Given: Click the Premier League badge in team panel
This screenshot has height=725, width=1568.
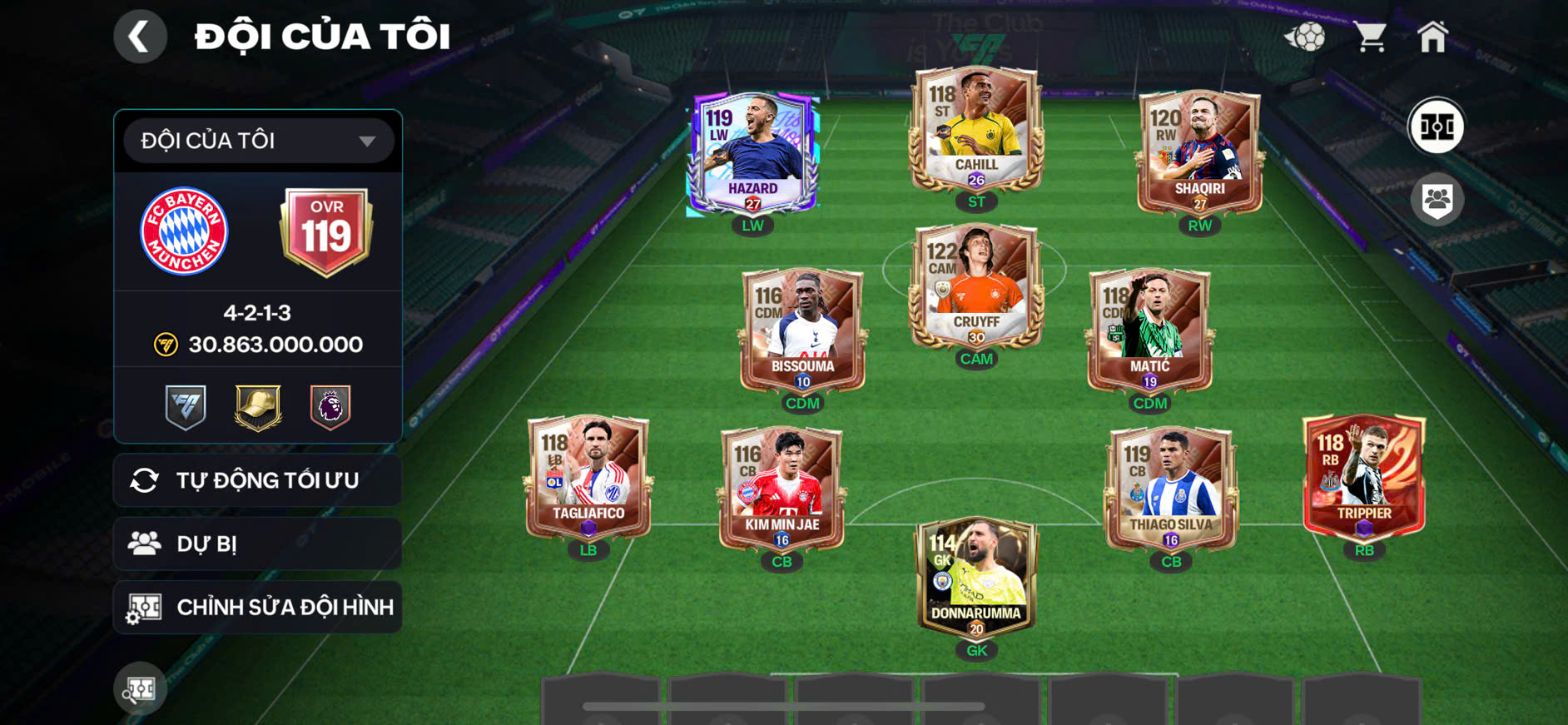Looking at the screenshot, I should pyautogui.click(x=329, y=405).
